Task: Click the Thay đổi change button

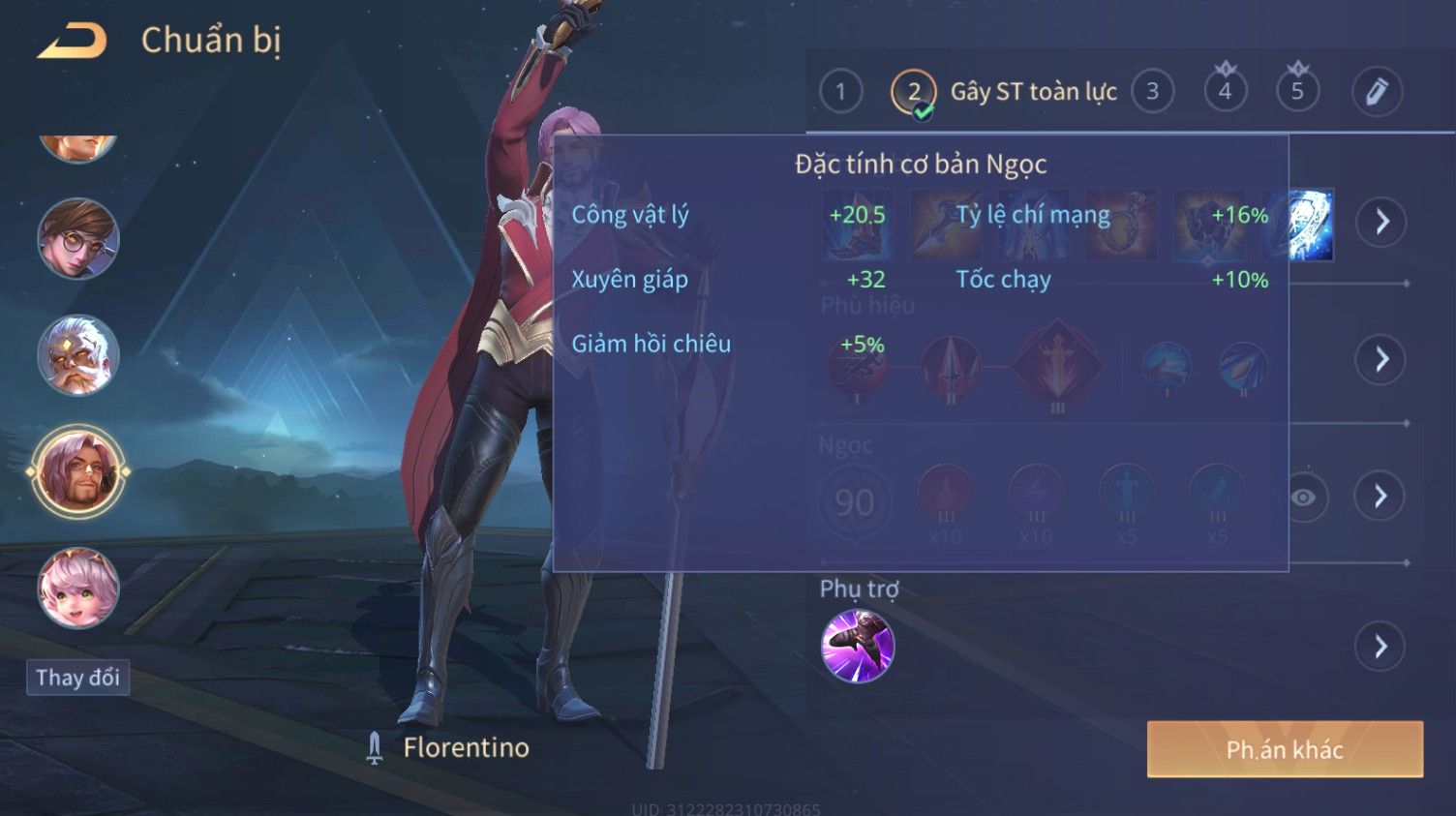Action: coord(77,678)
